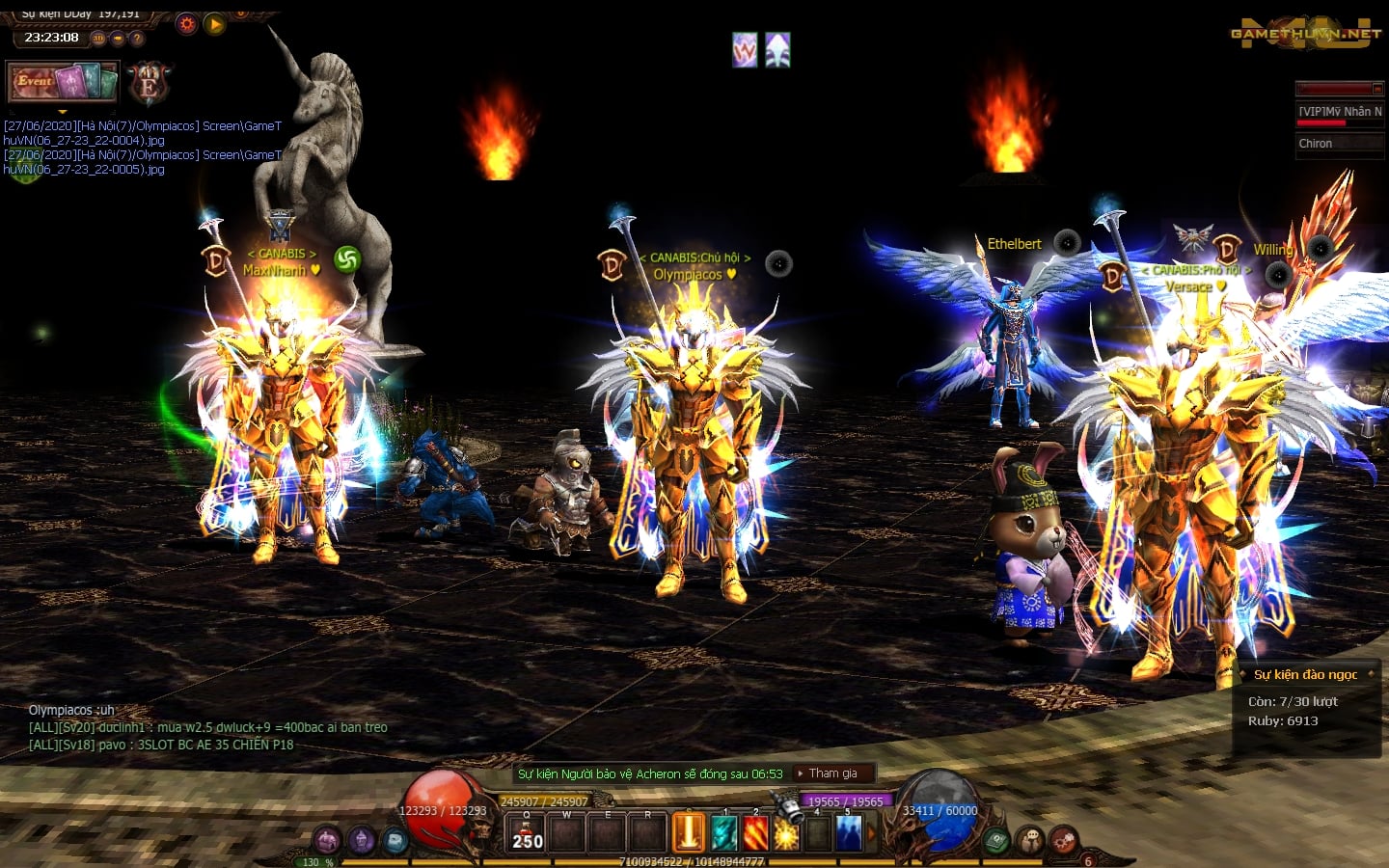Join the Acheron event via Tham gia
Viewport: 1389px width, 868px height.
(x=833, y=773)
